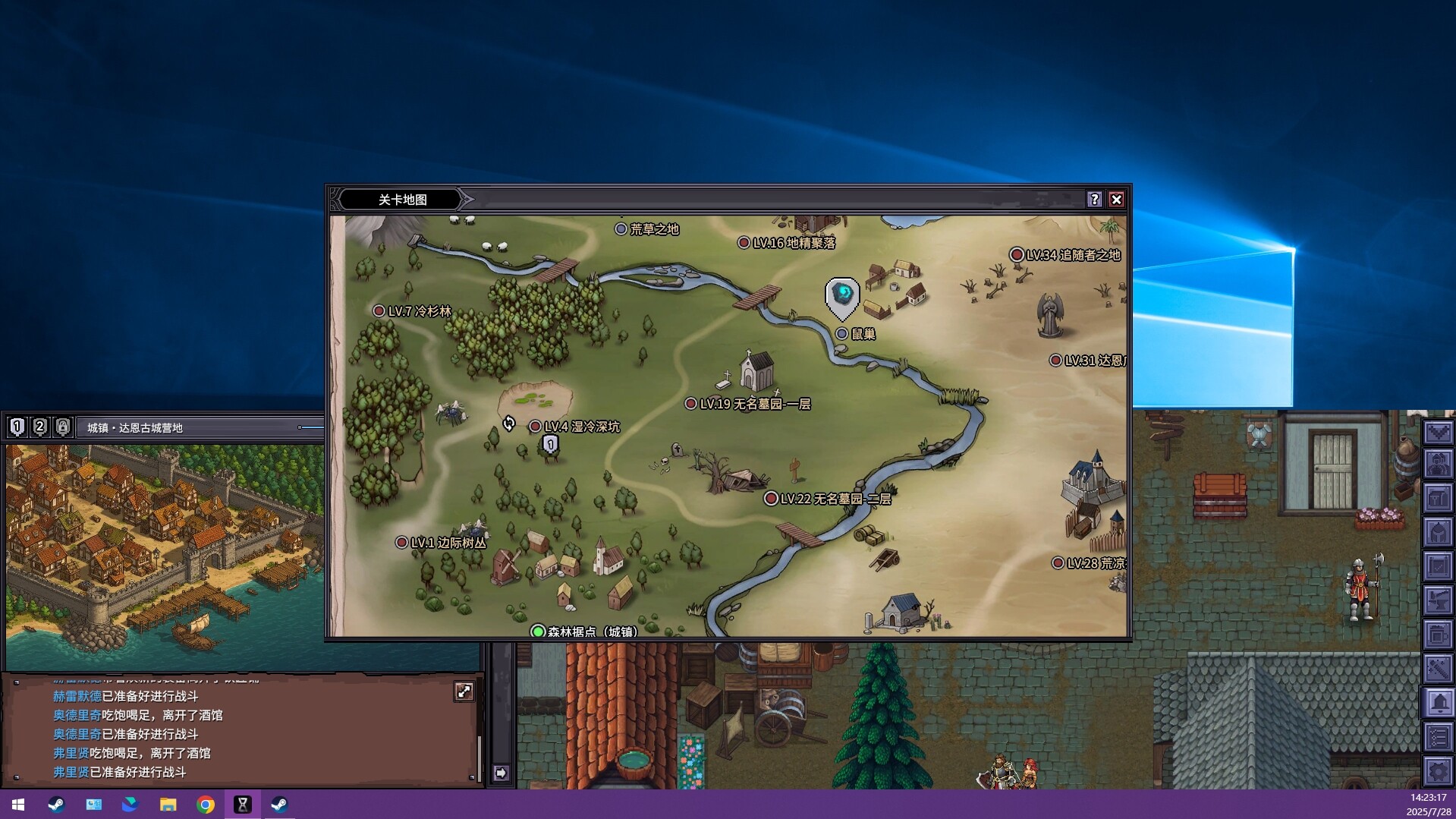The image size is (1456, 819).
Task: Select LV.22 无名墓园-二层 marker
Action: (x=771, y=499)
